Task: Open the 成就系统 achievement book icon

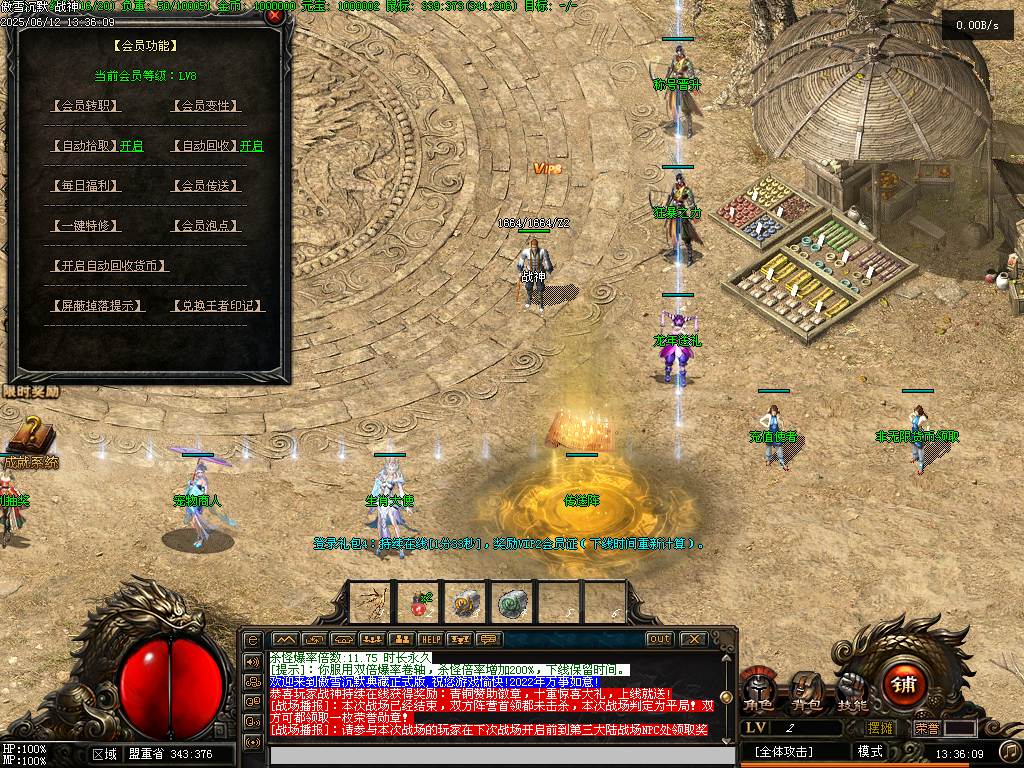Action: [28, 438]
